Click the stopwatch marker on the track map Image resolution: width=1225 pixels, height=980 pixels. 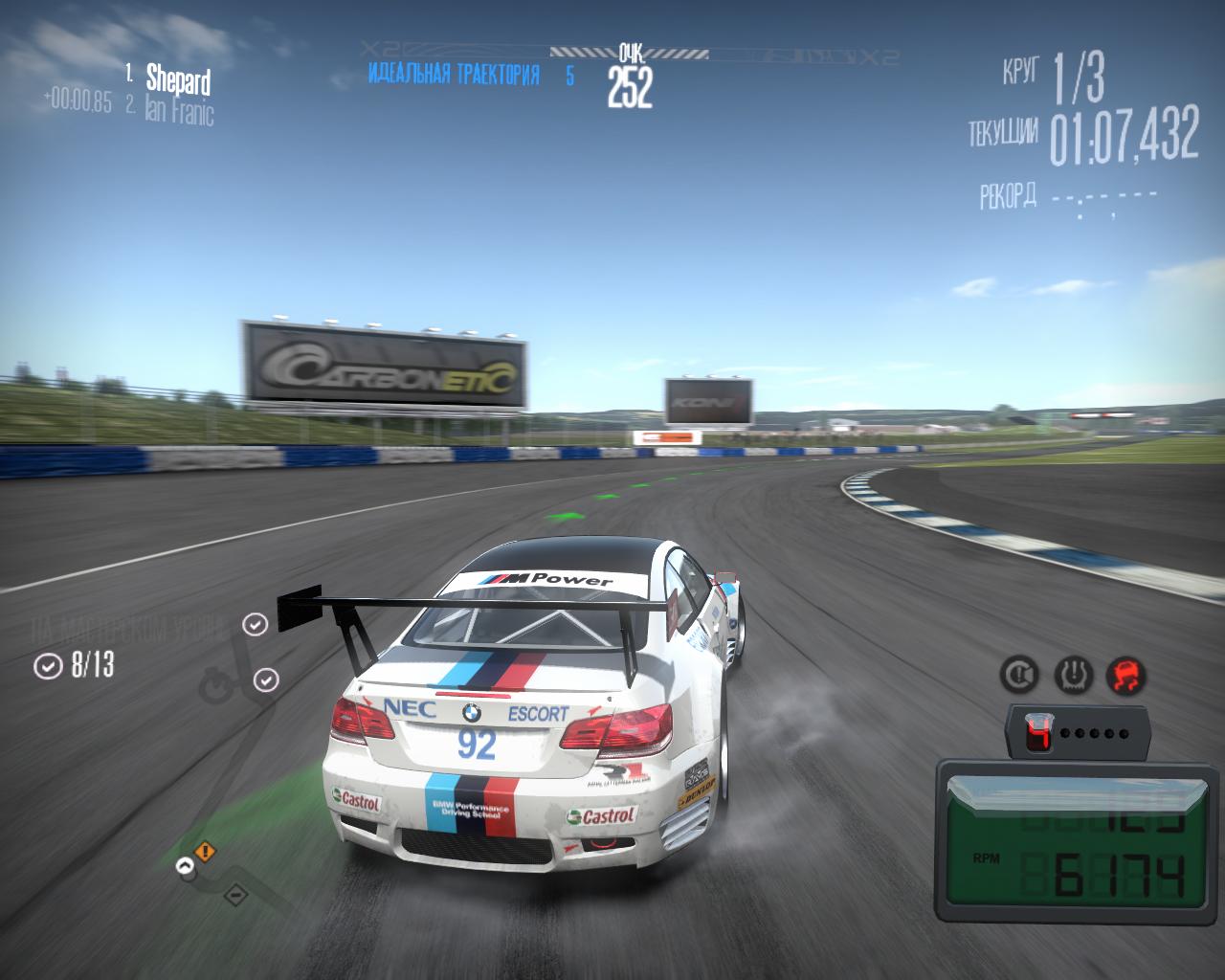click(x=213, y=686)
